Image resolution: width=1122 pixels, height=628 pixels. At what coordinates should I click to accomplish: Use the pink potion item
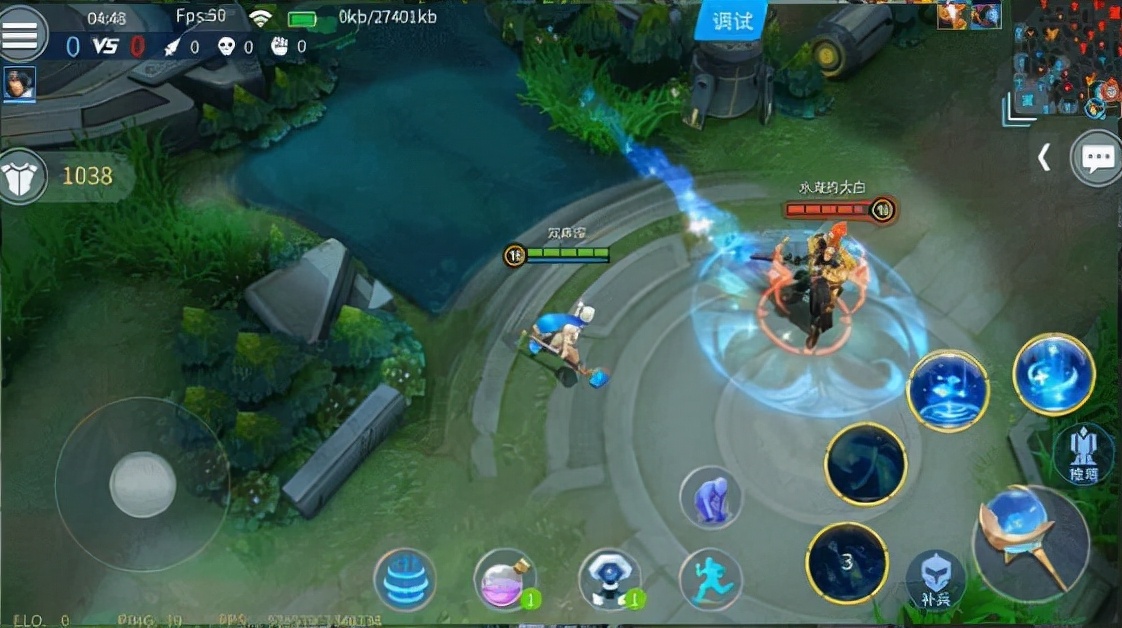tap(505, 579)
